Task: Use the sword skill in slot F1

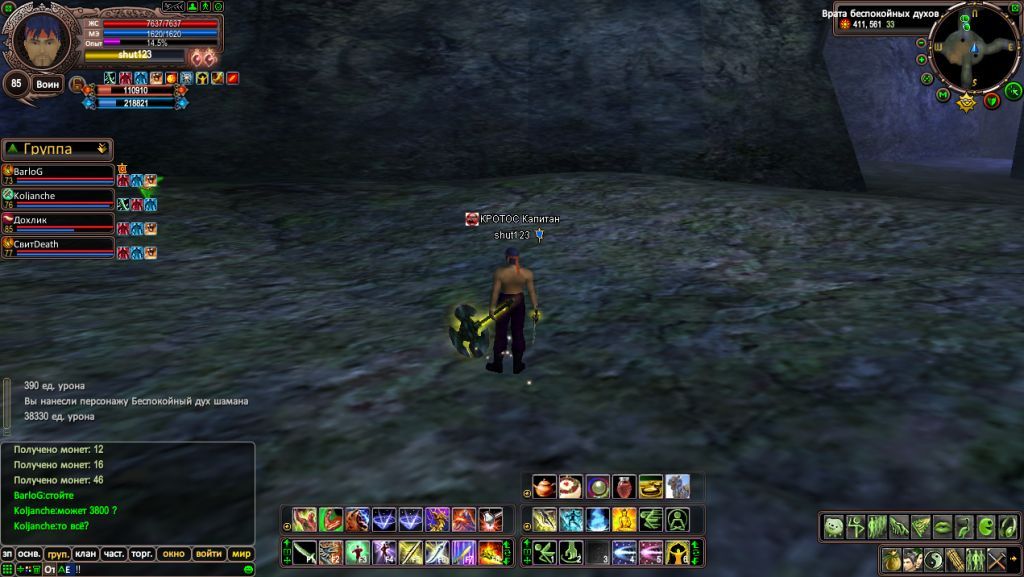Action: click(x=305, y=552)
